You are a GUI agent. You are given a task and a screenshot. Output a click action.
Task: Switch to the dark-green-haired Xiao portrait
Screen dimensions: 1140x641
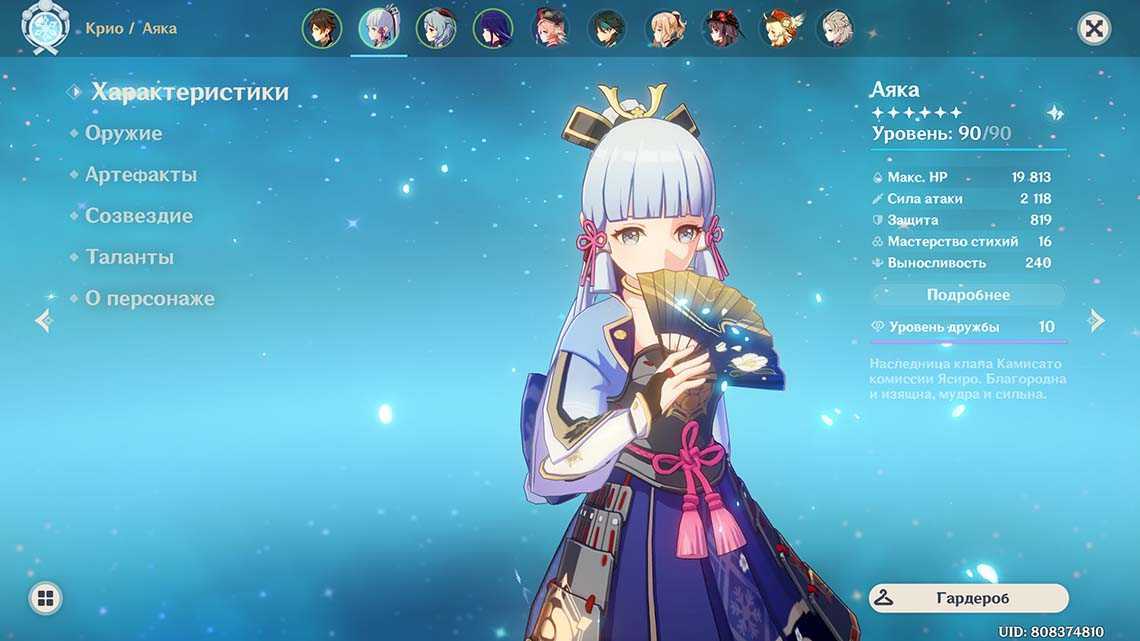point(607,28)
